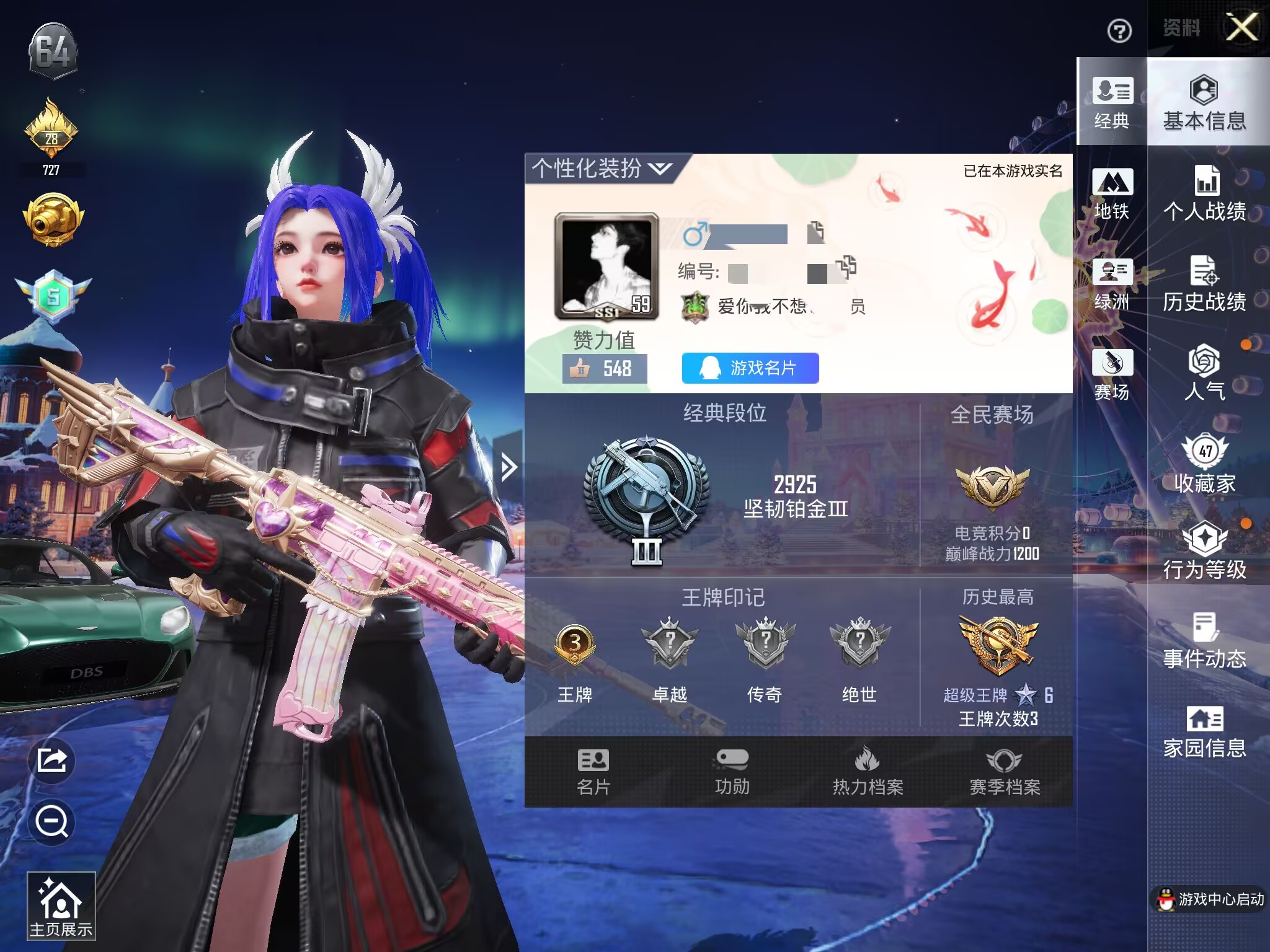Expand the 个性化装扮 dropdown
The image size is (1270, 952).
point(602,168)
